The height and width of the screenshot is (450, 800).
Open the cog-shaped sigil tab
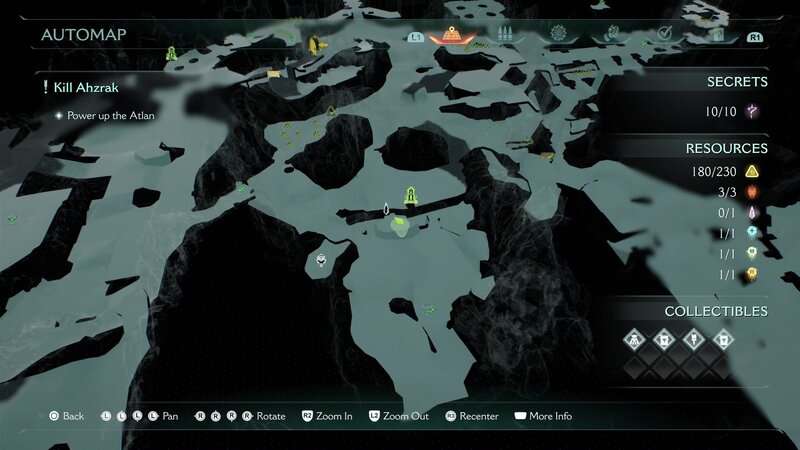click(x=558, y=35)
